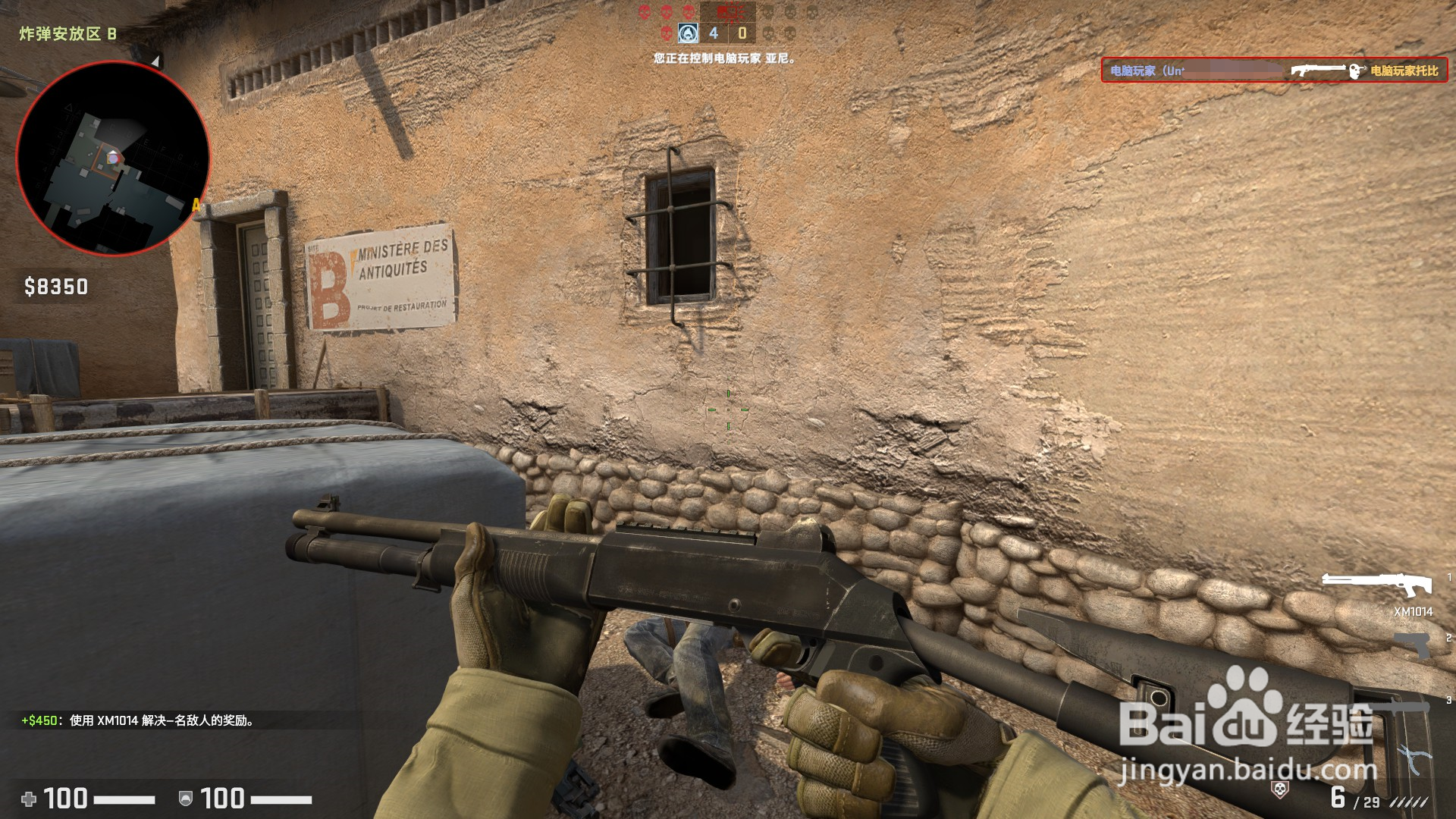Select the kill feed row naming 电脑玩家托比
1456x819 pixels.
coord(1404,71)
